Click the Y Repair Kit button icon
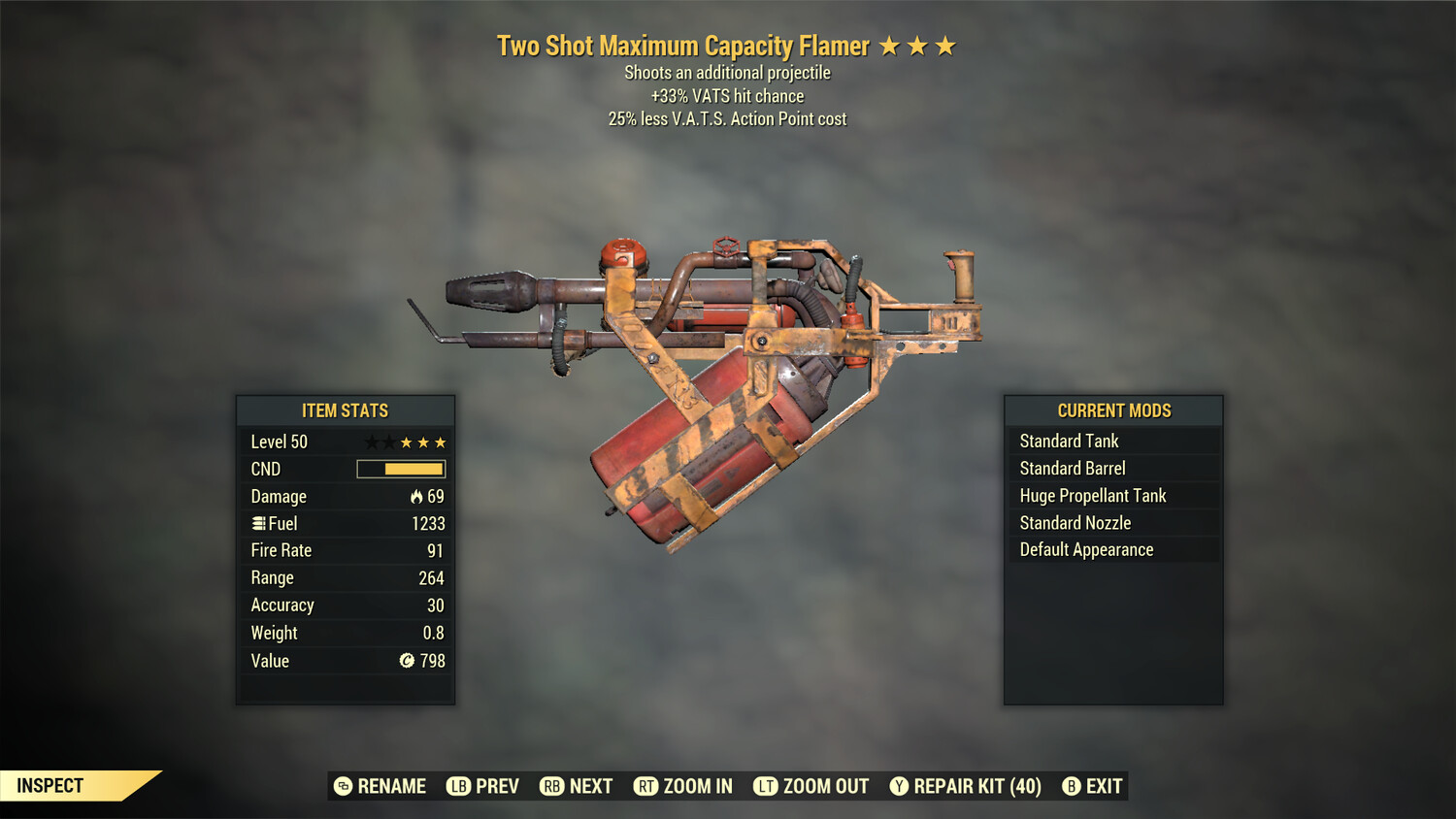 tap(898, 786)
